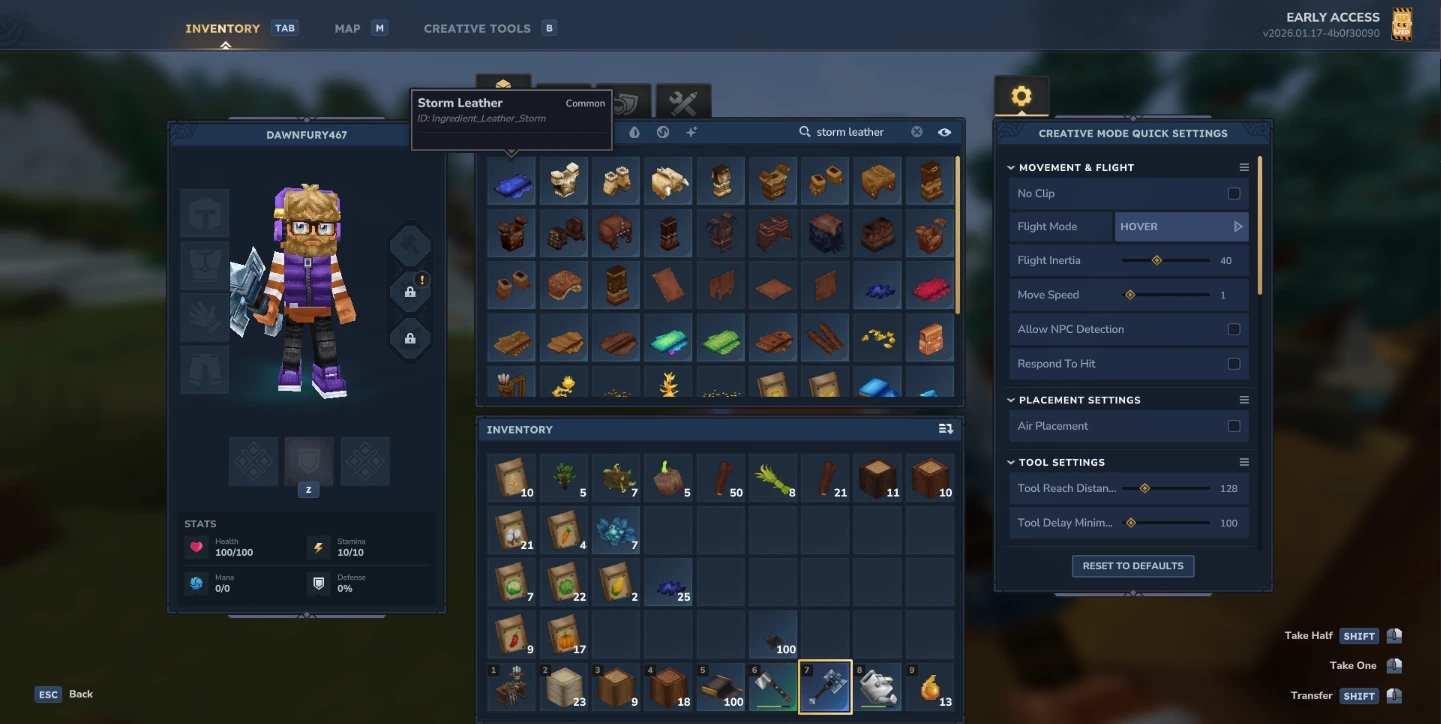Screen dimensions: 1441x724
Task: Collapse the Movement & Flight section
Action: tap(1010, 167)
